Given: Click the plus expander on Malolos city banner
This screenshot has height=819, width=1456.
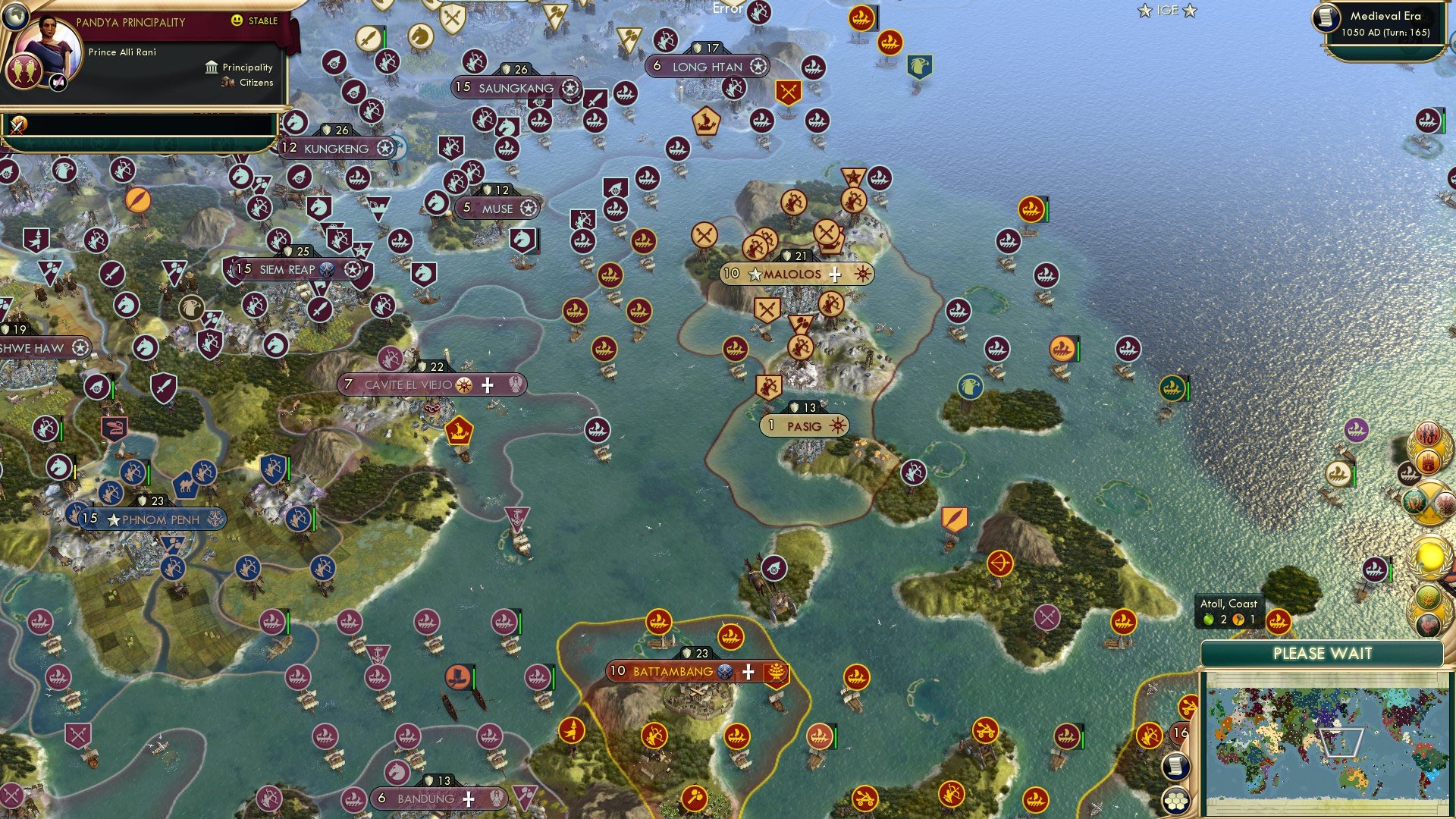Looking at the screenshot, I should click(x=835, y=274).
